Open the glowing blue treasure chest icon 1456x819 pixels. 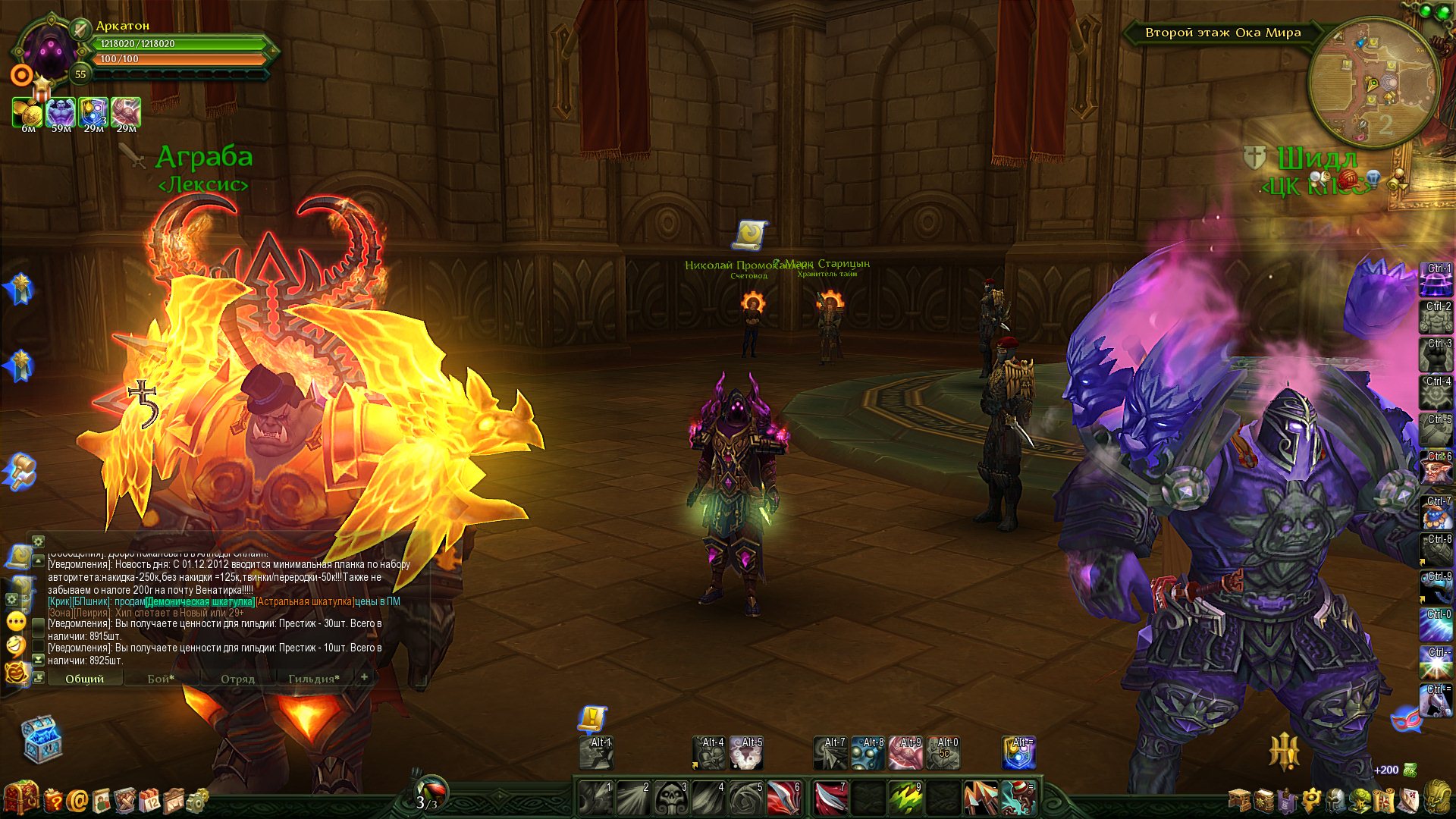point(41,738)
